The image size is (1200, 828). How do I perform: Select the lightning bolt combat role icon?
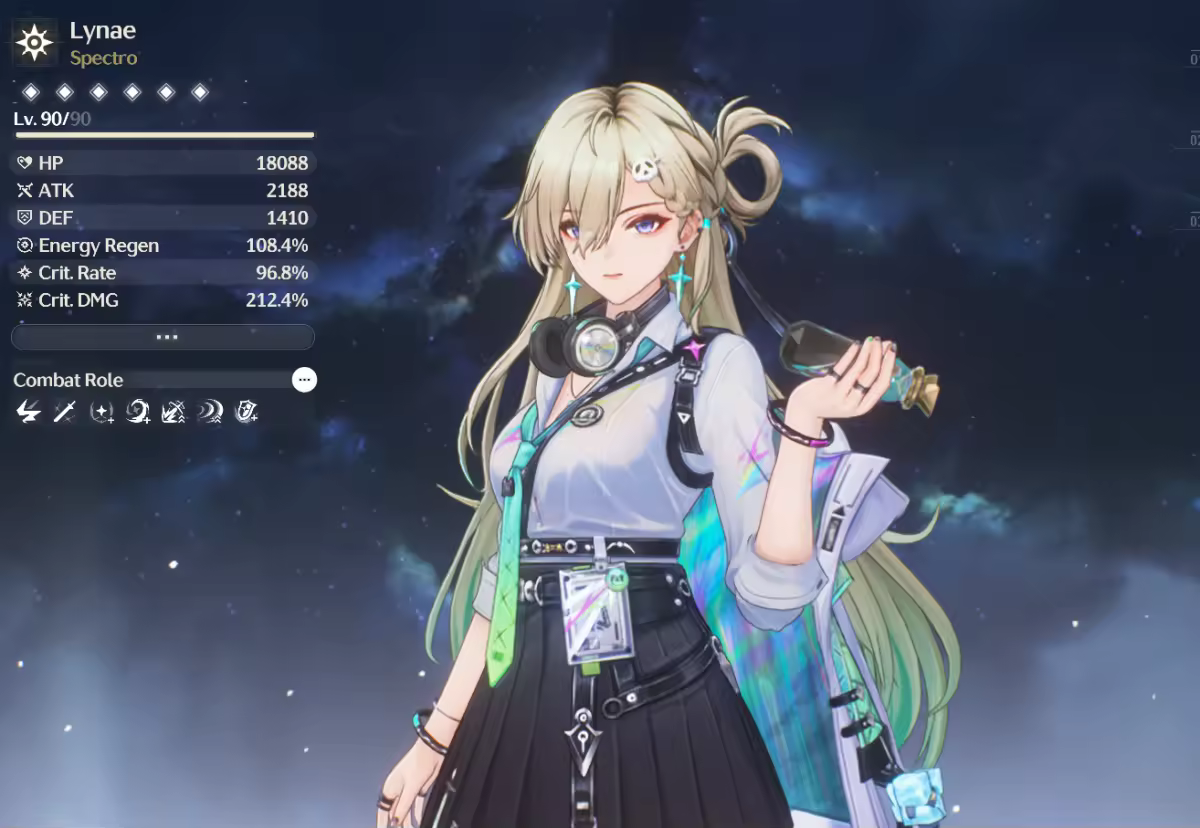pyautogui.click(x=29, y=410)
